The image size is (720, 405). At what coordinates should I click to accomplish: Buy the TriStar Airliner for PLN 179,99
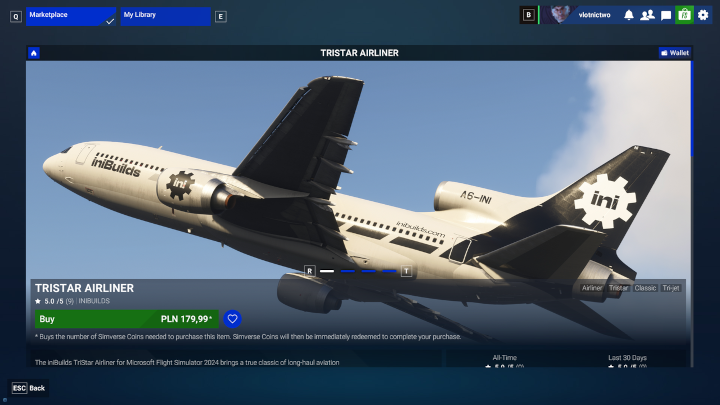(126, 319)
